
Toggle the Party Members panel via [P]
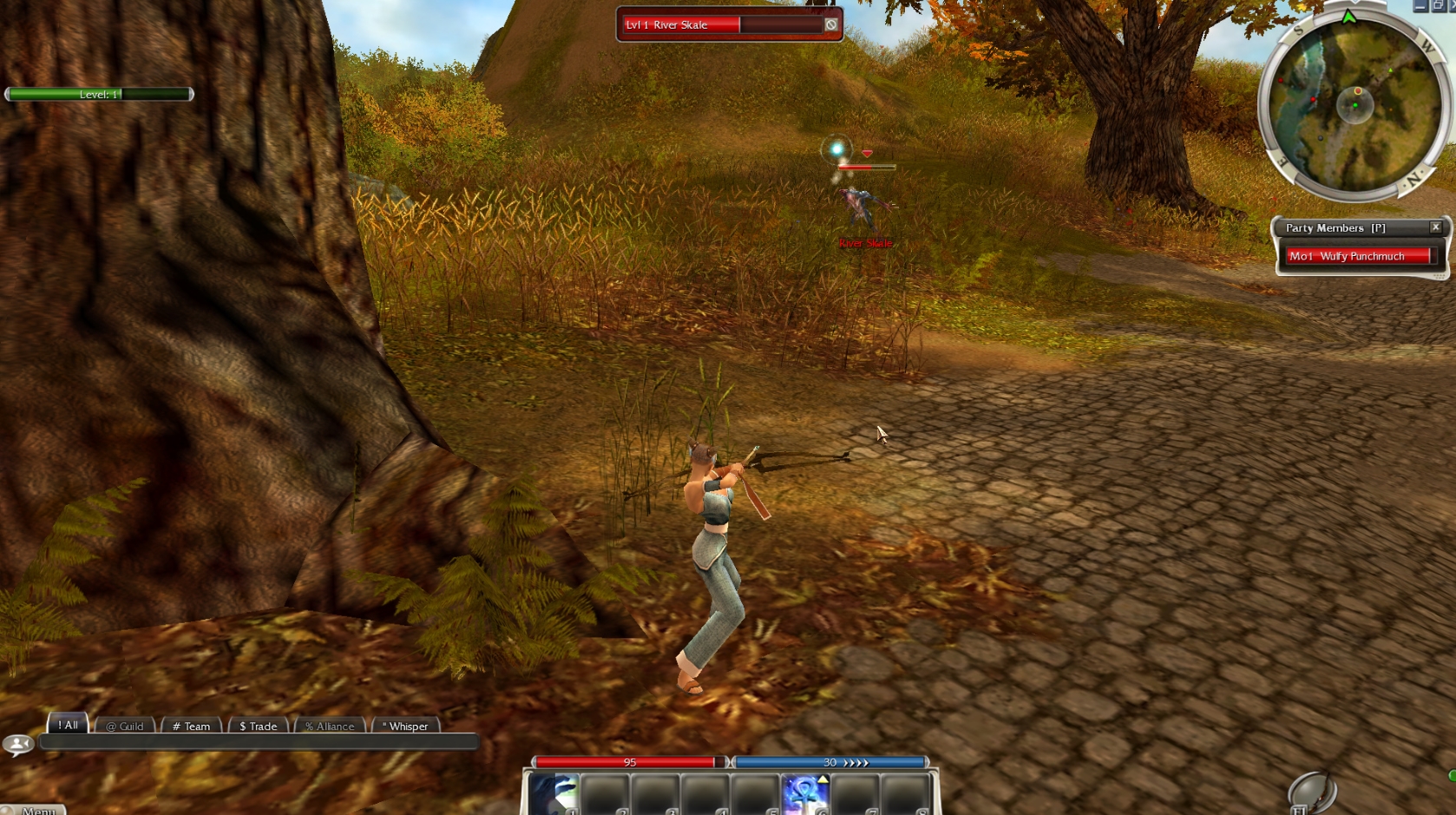coord(1379,227)
